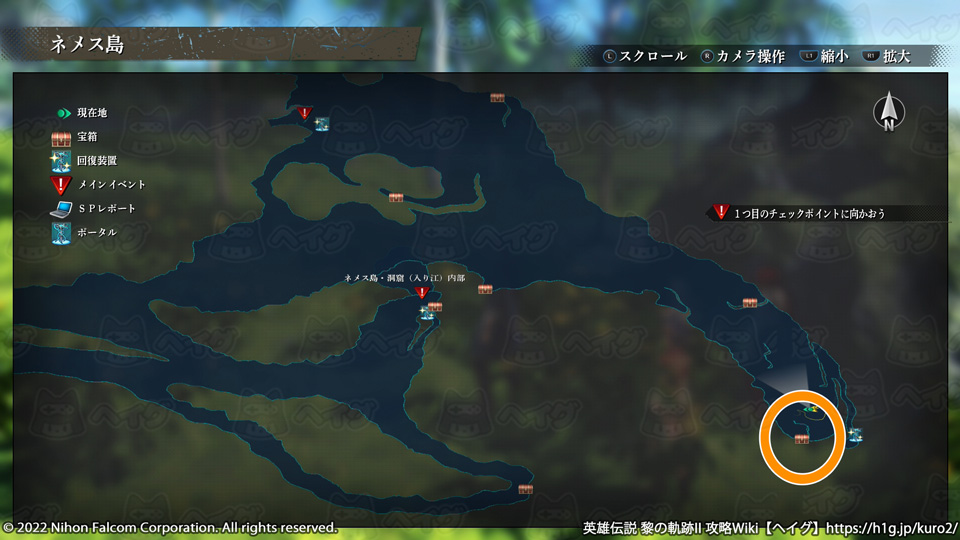Select the green current-location player marker
The height and width of the screenshot is (540, 960).
click(x=811, y=408)
